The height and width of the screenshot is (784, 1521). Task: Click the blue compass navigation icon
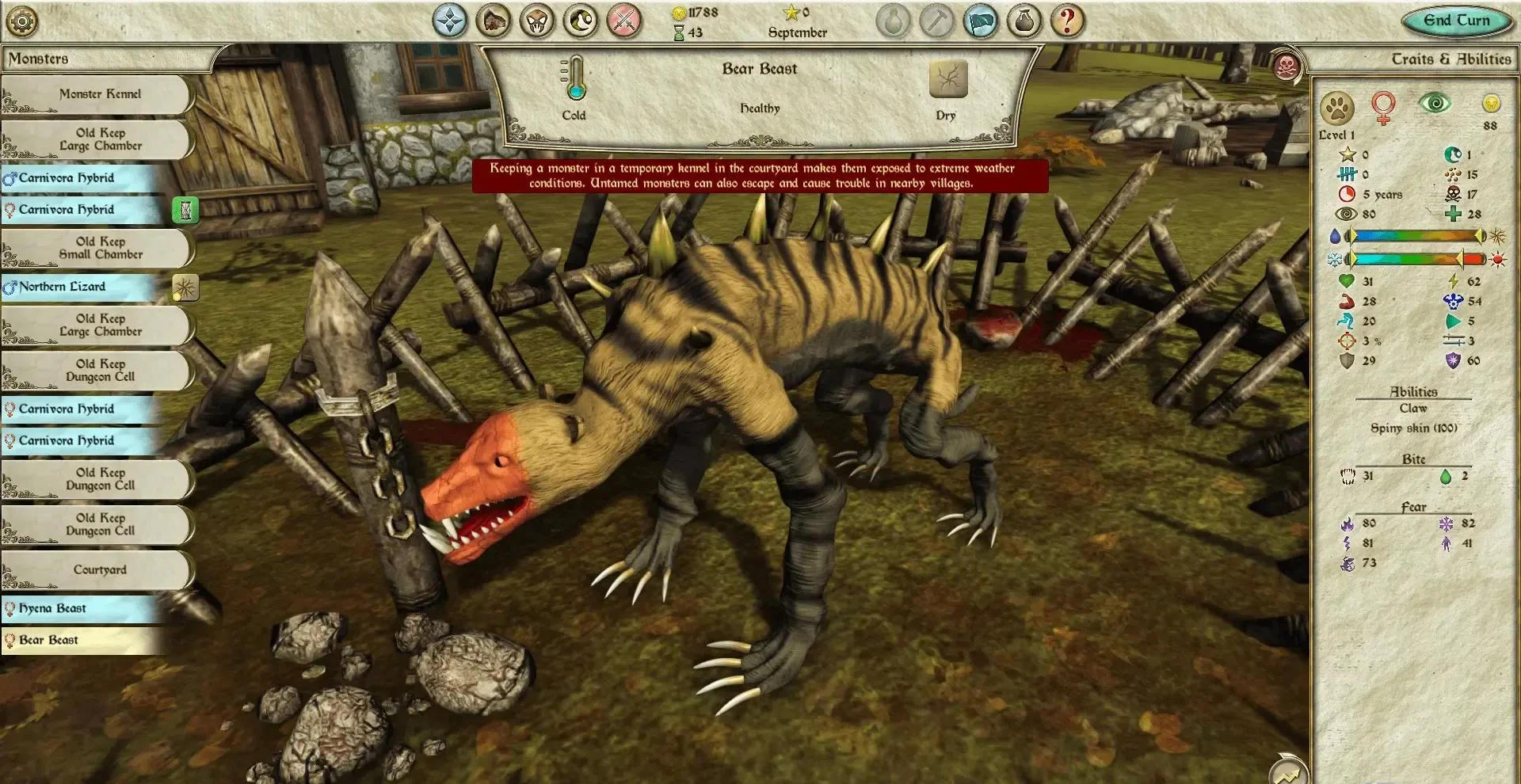pyautogui.click(x=450, y=21)
